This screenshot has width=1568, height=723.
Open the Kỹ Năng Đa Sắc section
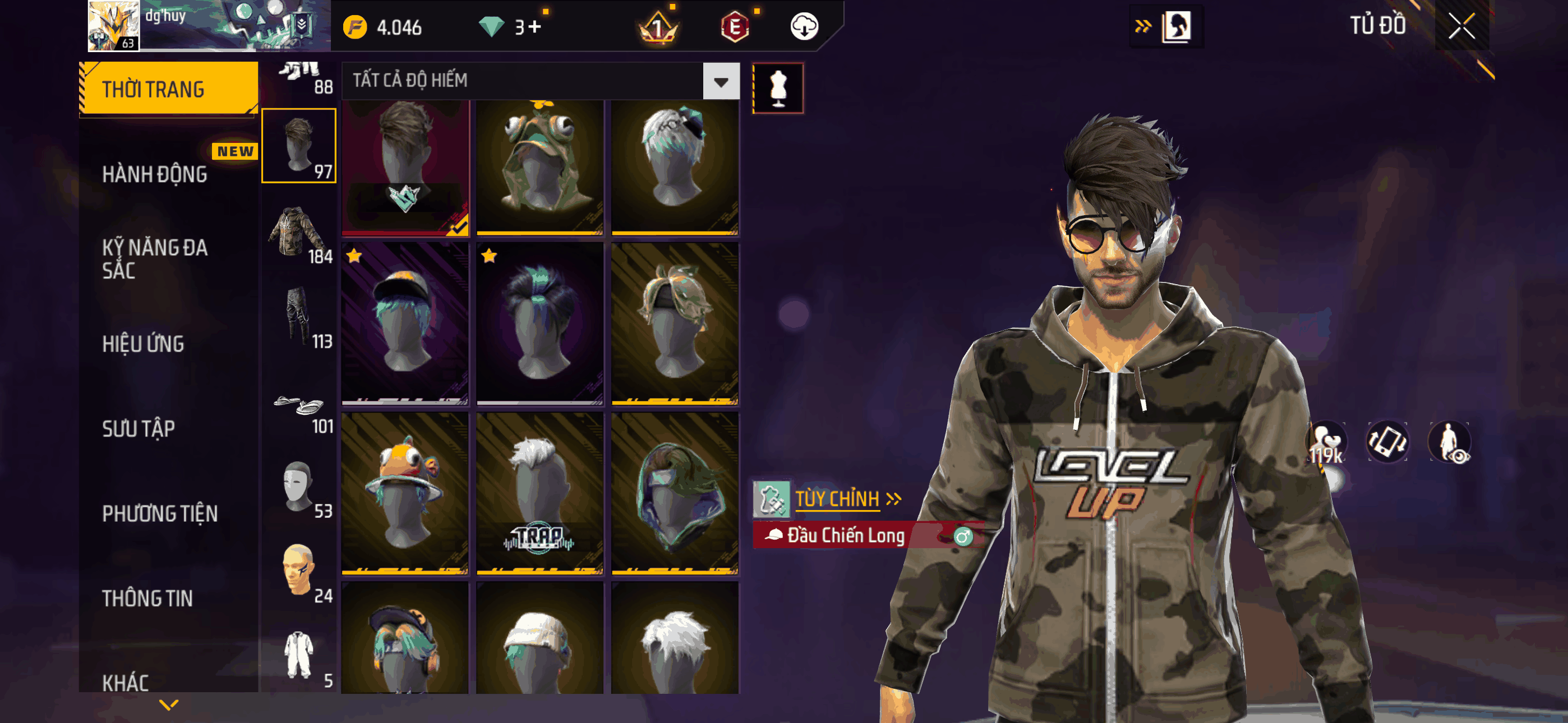tap(155, 258)
